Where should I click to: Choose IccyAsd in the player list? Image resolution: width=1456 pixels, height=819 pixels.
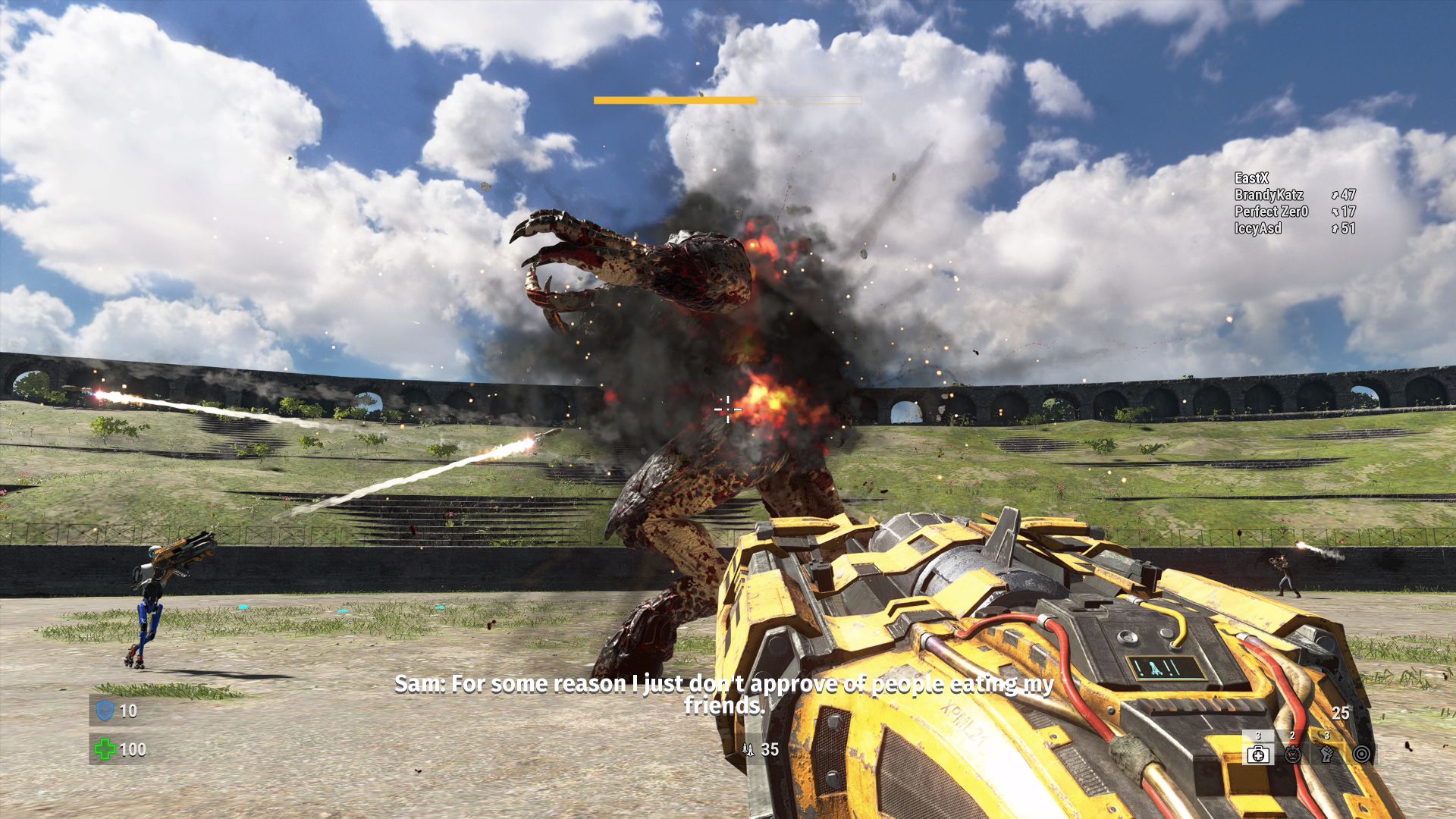pyautogui.click(x=1258, y=228)
